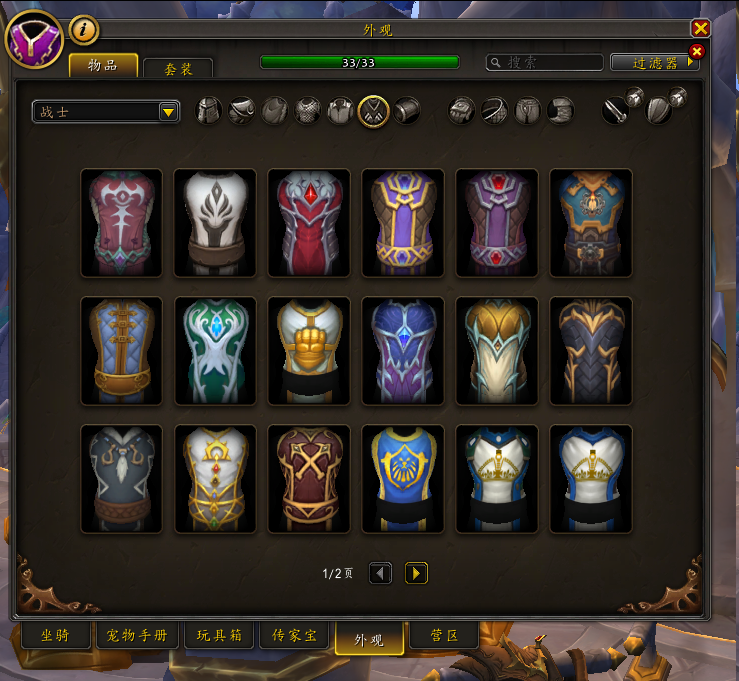Select the gloves slot icon
This screenshot has height=681, width=739.
pos(461,110)
